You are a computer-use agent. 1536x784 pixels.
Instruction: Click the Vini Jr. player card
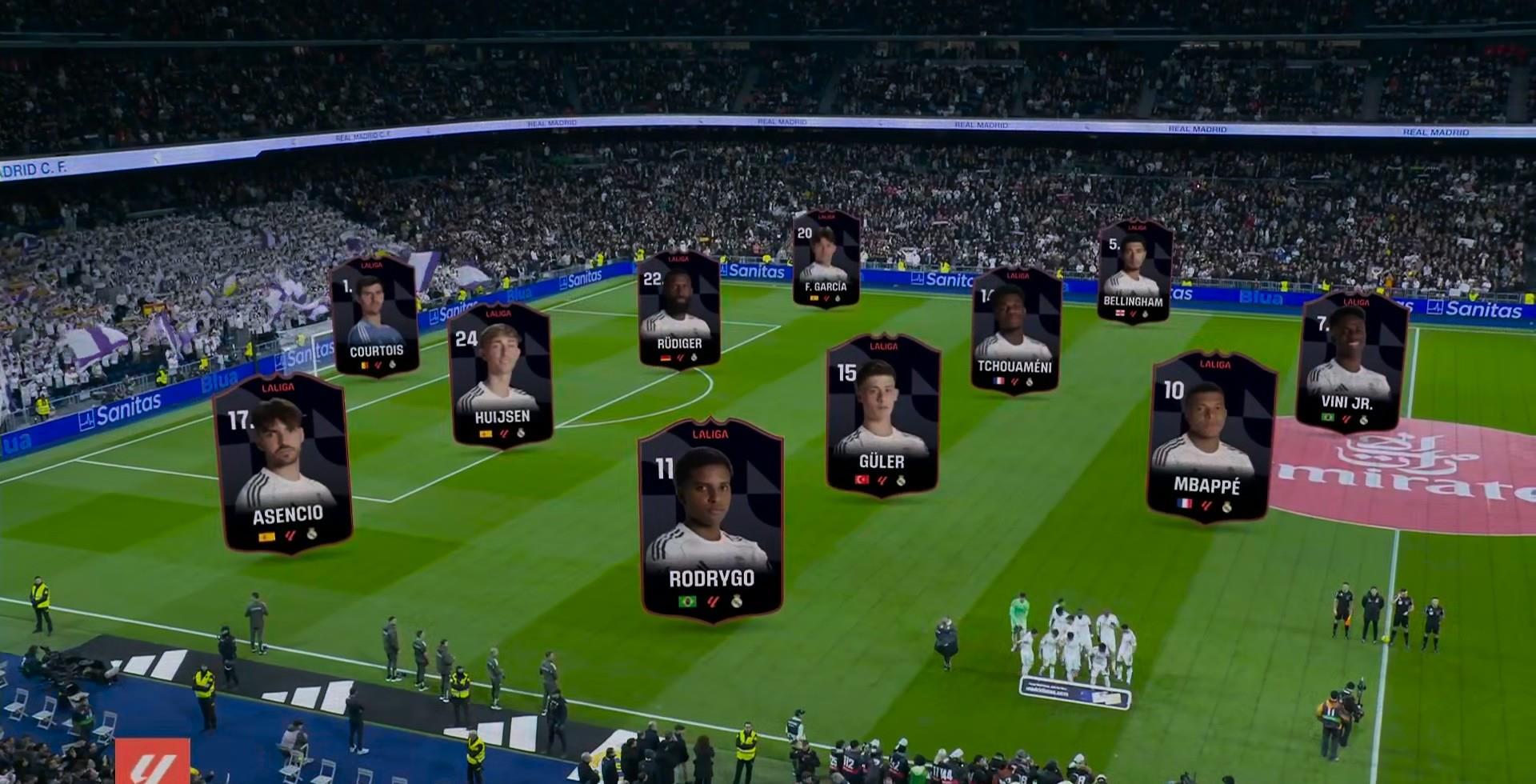click(x=1352, y=362)
